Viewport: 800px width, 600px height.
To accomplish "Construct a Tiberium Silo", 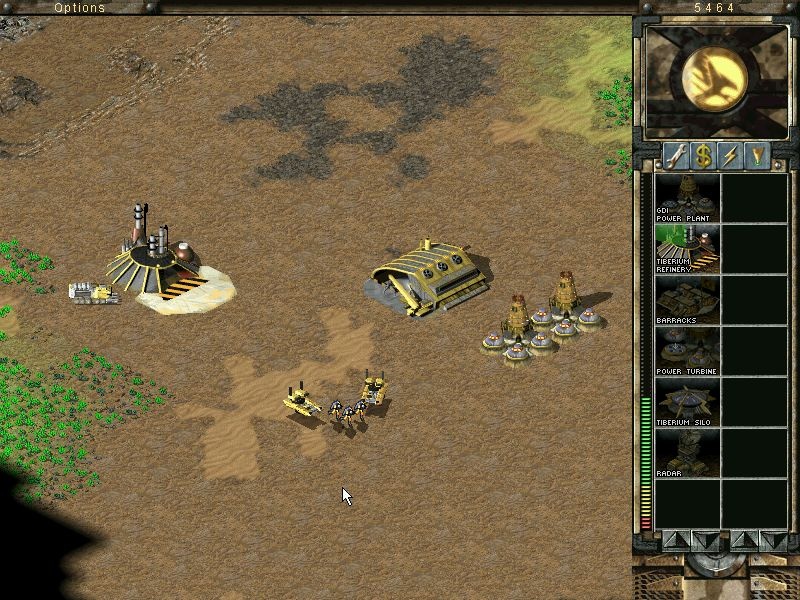I will click(687, 402).
